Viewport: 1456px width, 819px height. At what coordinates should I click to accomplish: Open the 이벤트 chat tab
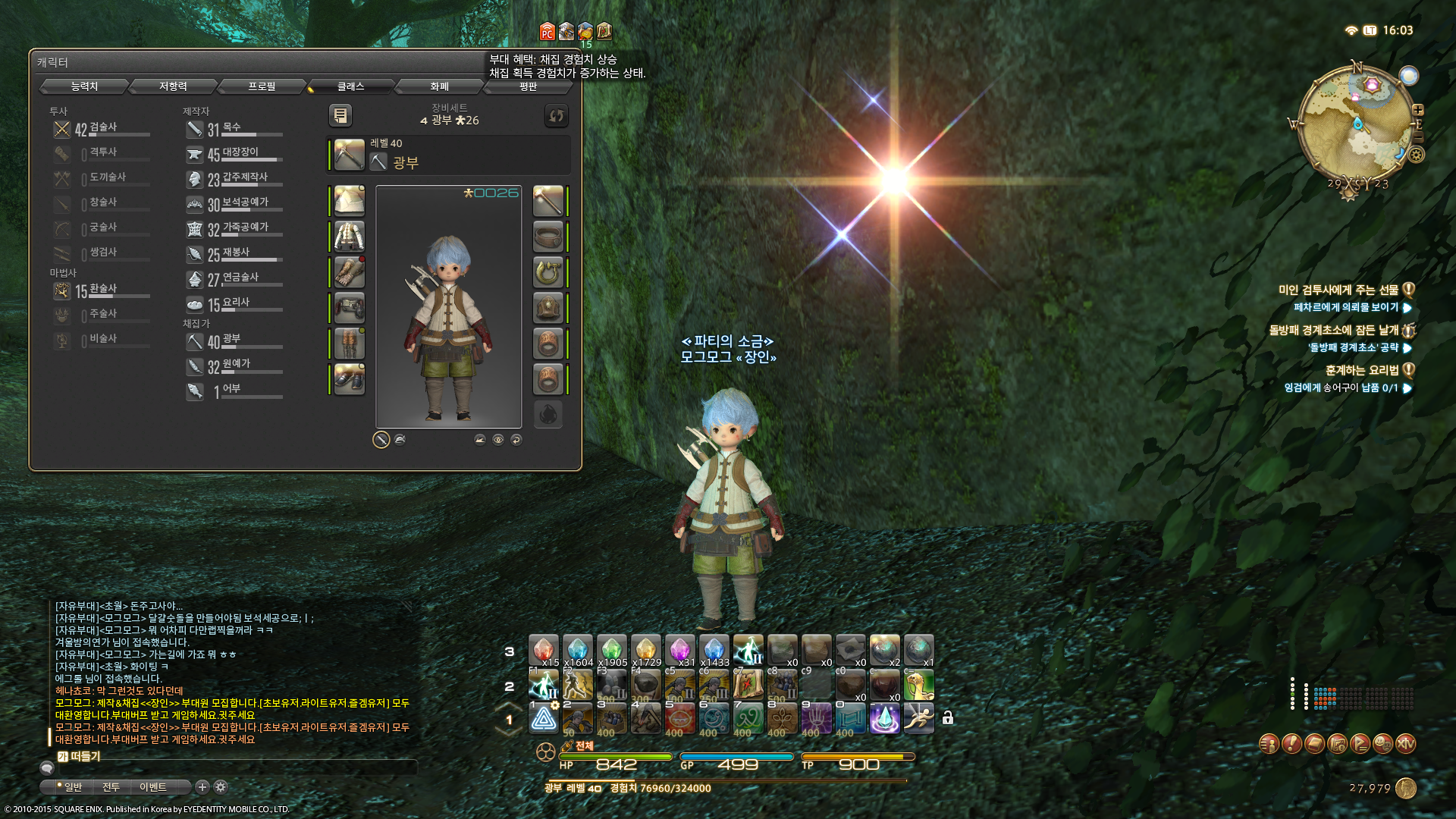click(152, 787)
